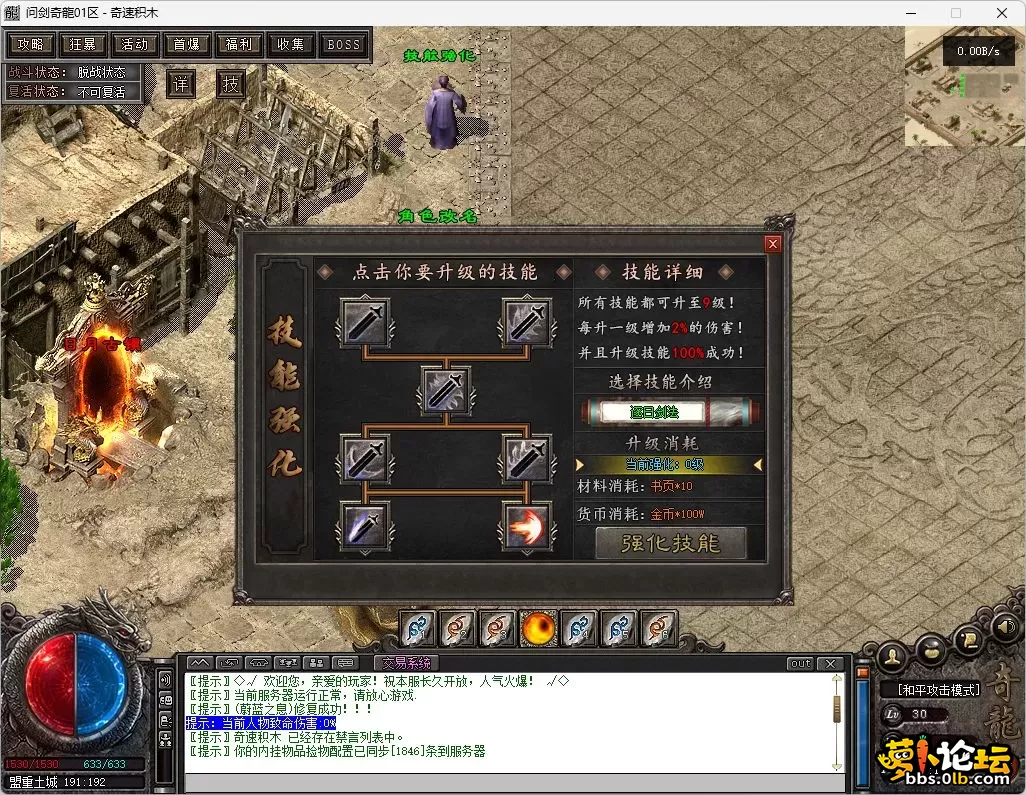
Task: Close the skill enhancement window
Action: [772, 243]
